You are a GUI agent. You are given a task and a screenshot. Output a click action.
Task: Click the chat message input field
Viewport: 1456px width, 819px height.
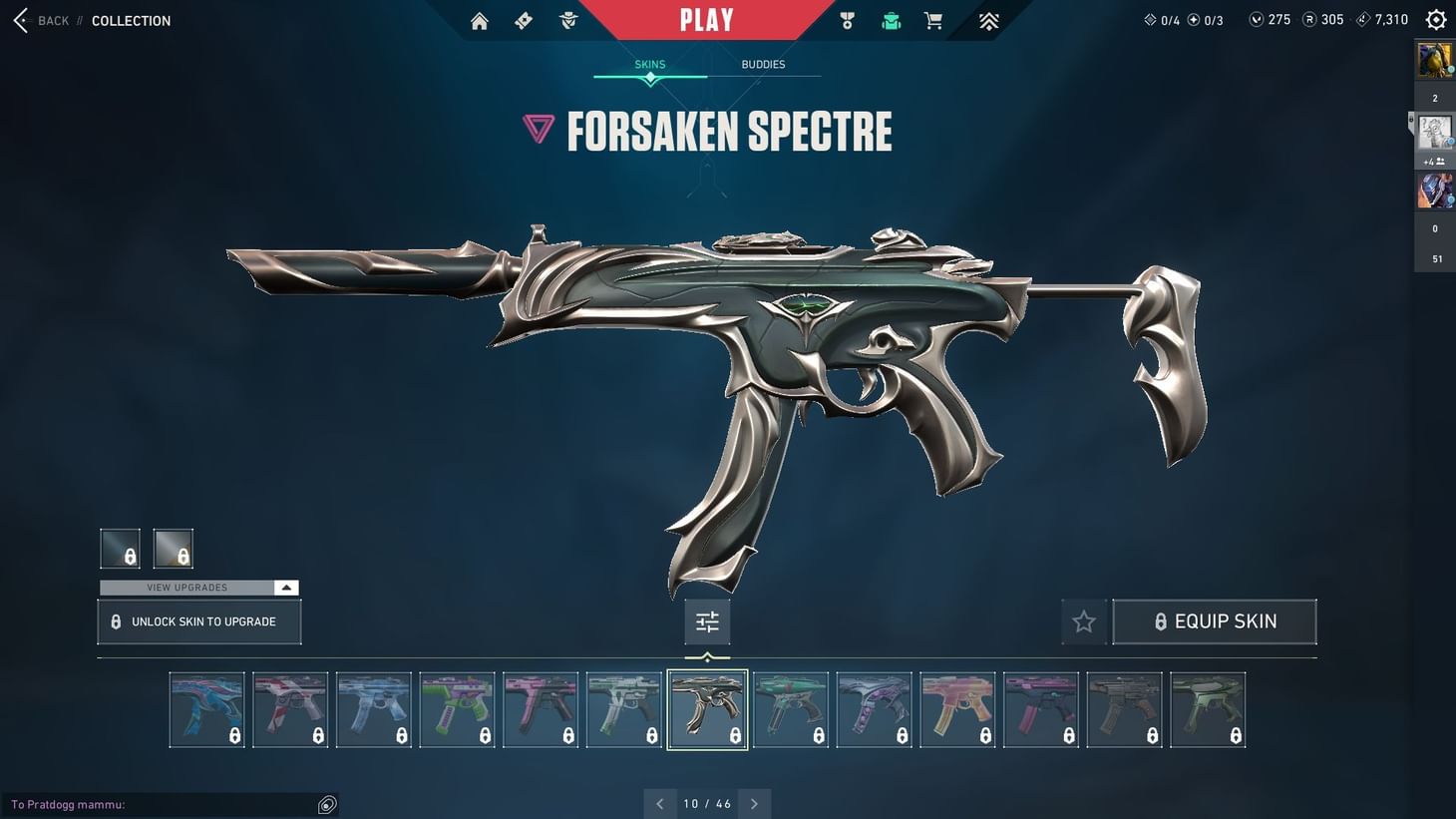160,804
